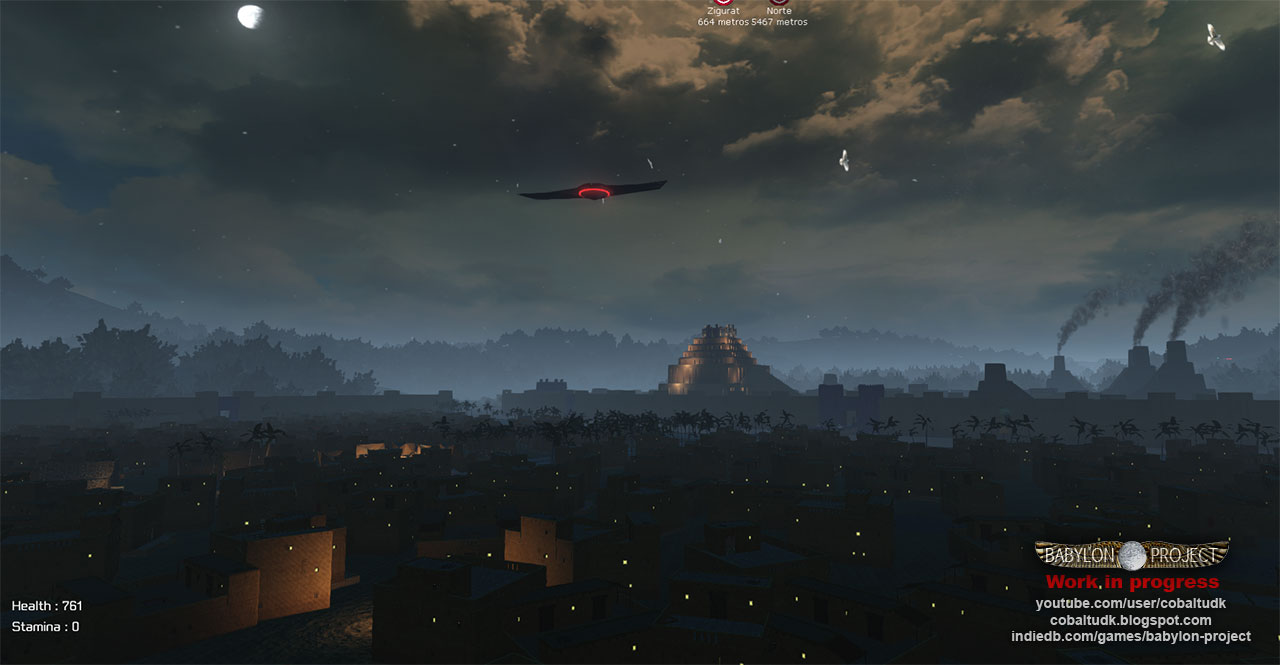Select the Zigurat waypoint marker
This screenshot has height=665, width=1280.
(722, 3)
